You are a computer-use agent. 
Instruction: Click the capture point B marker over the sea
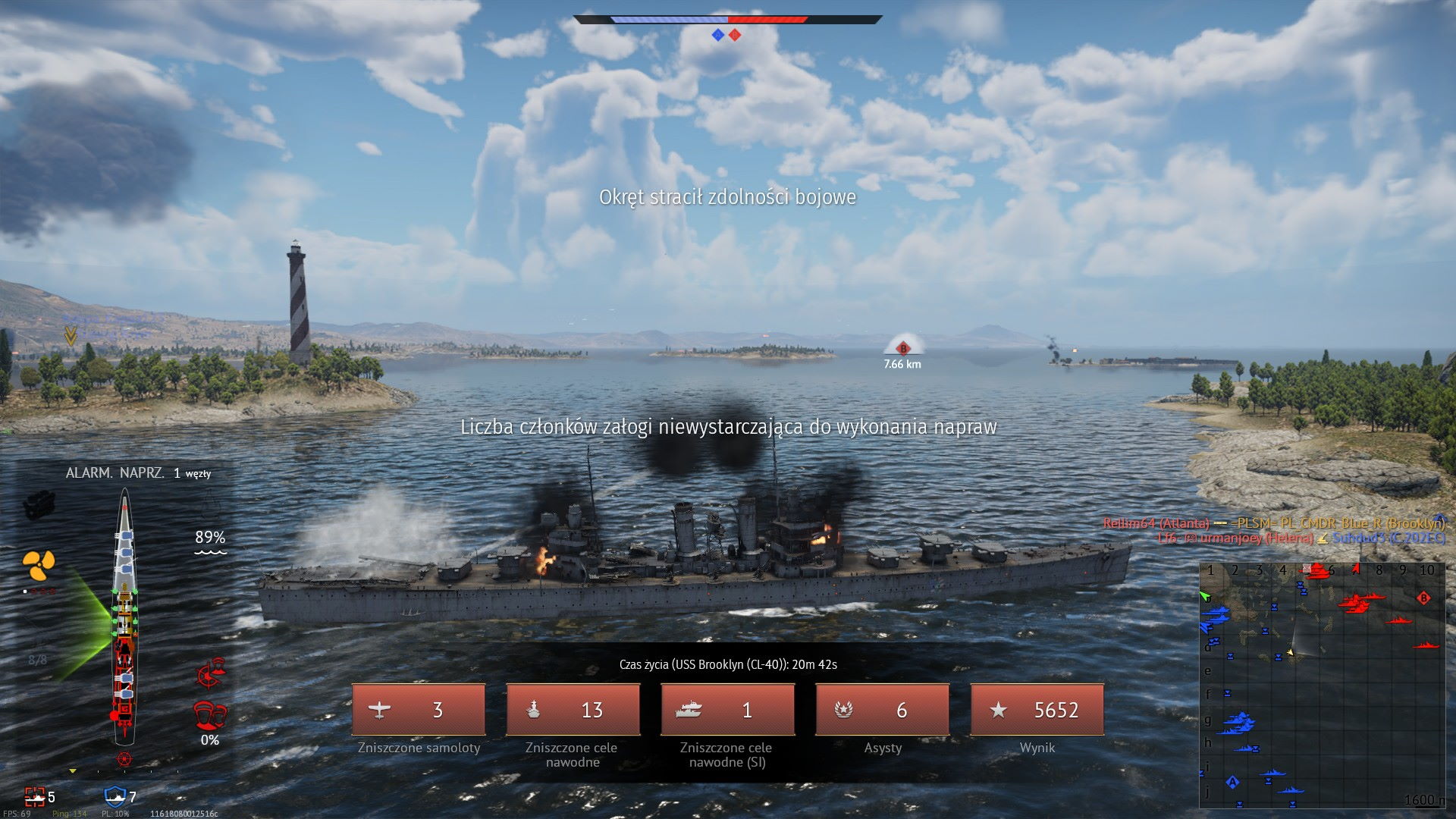pyautogui.click(x=902, y=348)
